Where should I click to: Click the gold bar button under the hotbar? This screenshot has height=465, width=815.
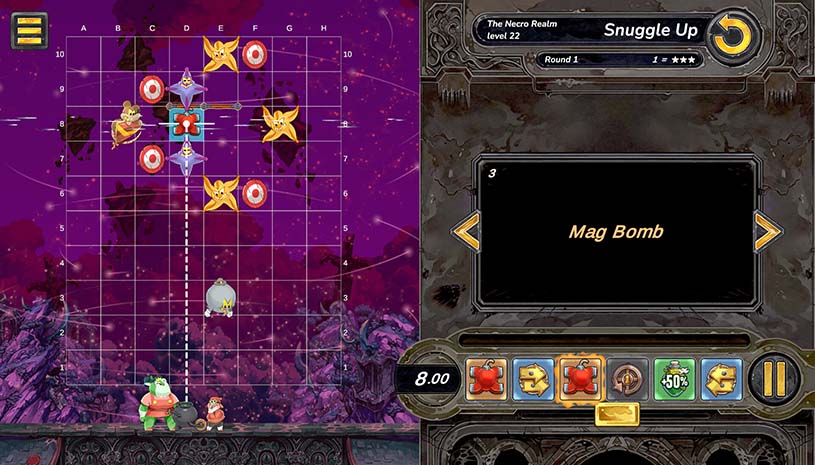pos(617,413)
